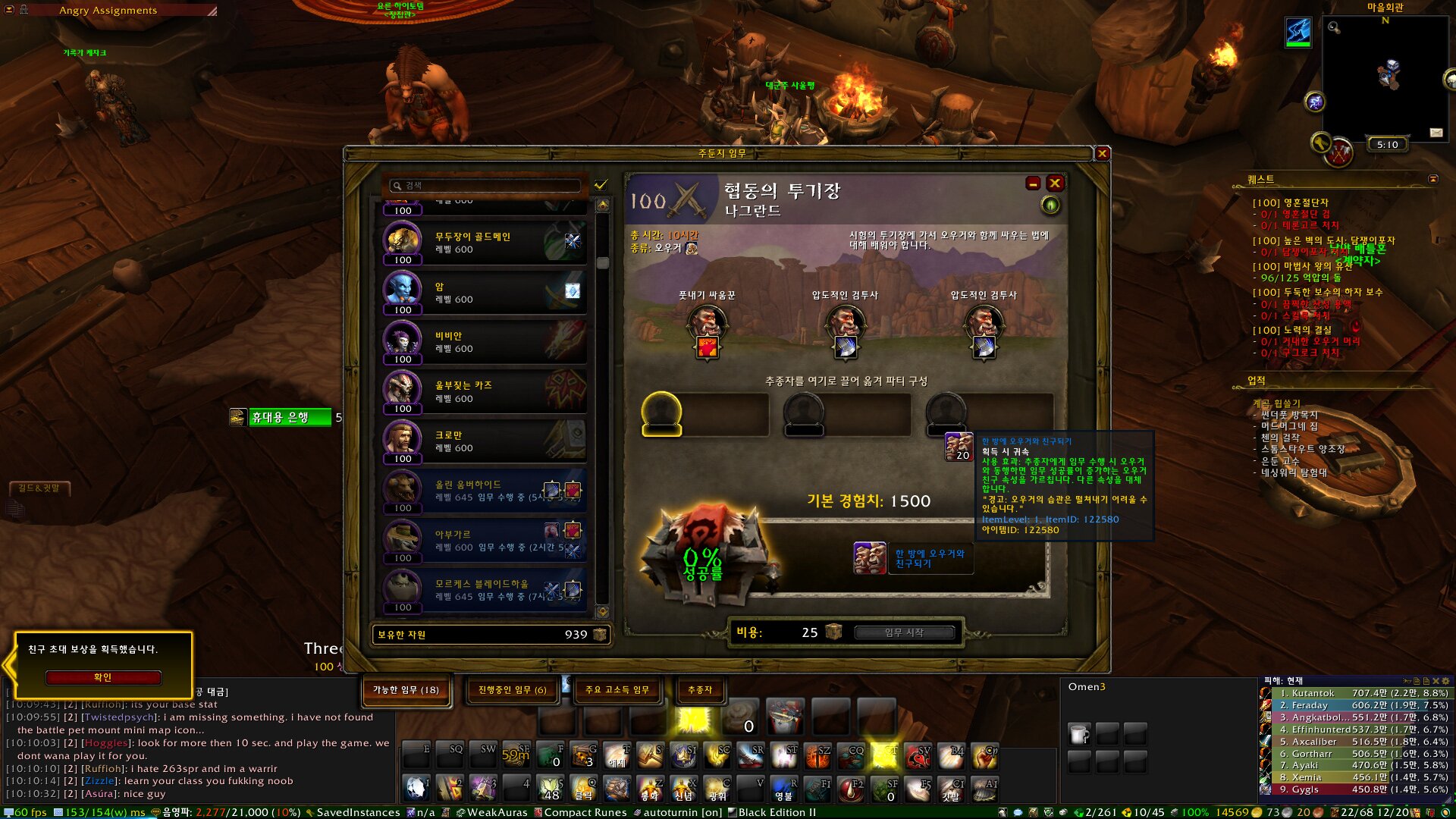The height and width of the screenshot is (819, 1456).
Task: Close the mission detail page
Action: coord(1054,184)
